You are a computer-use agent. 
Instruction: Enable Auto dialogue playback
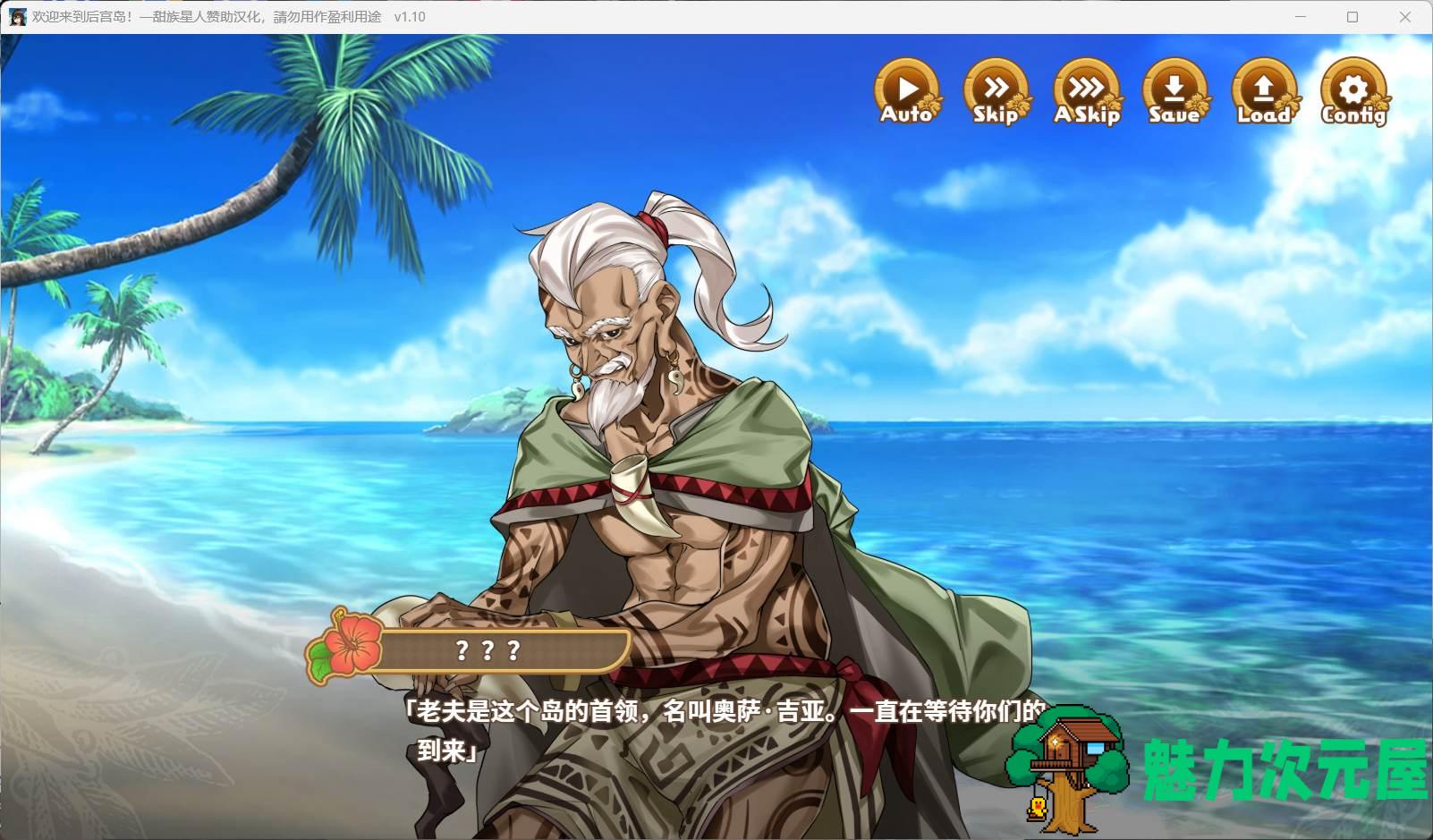point(907,91)
